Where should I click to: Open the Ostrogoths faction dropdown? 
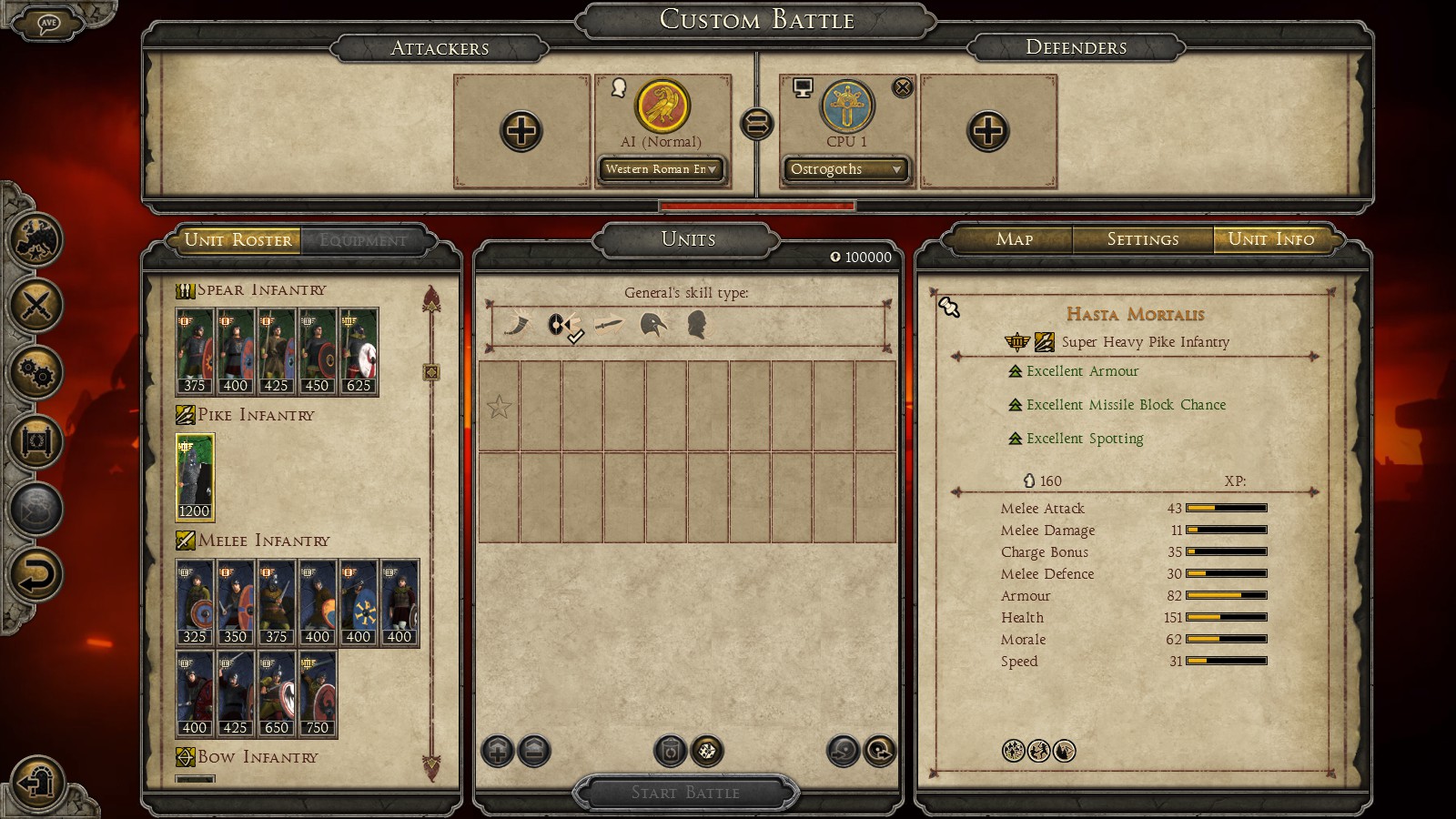845,169
